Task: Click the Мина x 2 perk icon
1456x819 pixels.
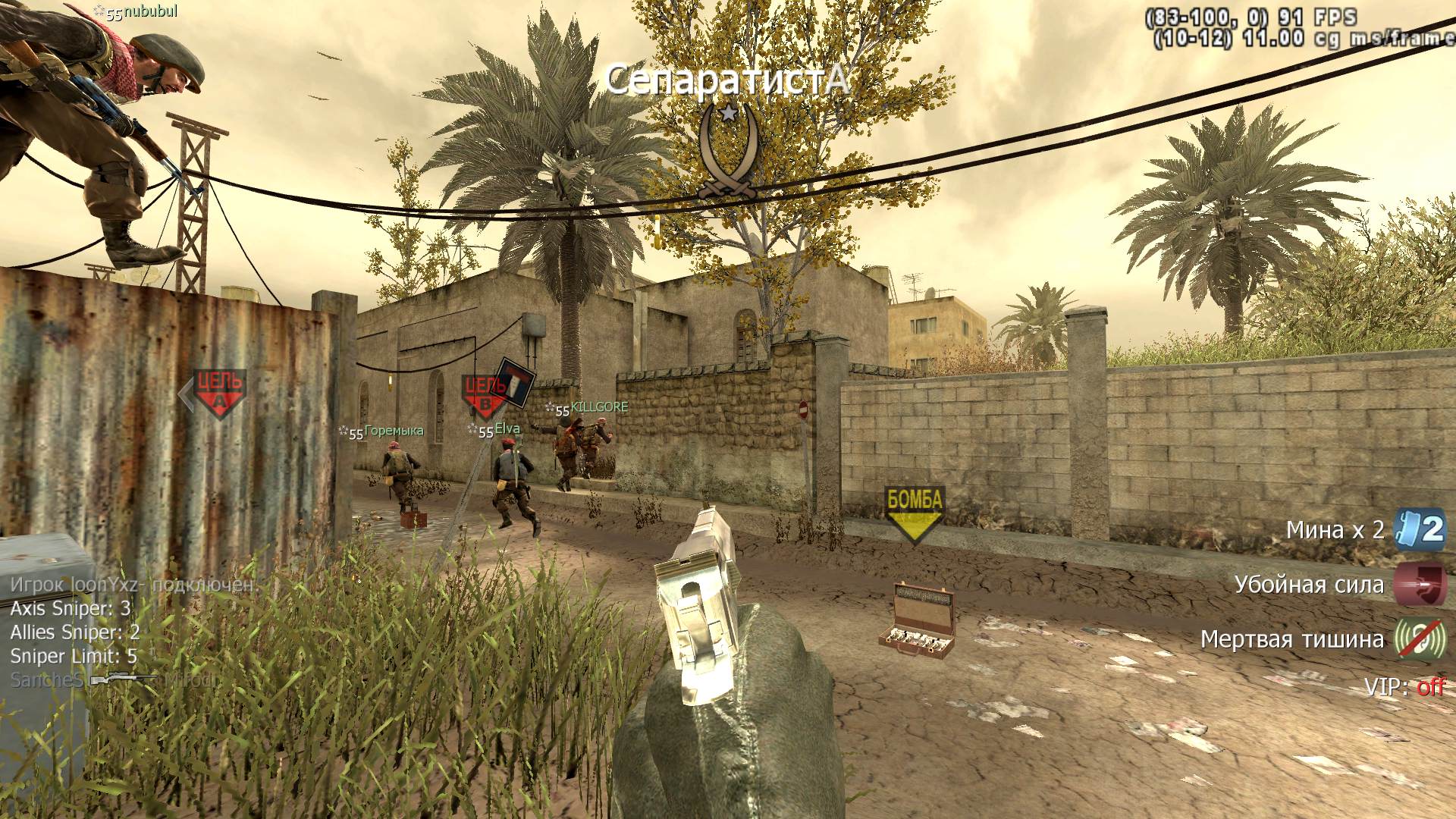Action: click(x=1420, y=530)
